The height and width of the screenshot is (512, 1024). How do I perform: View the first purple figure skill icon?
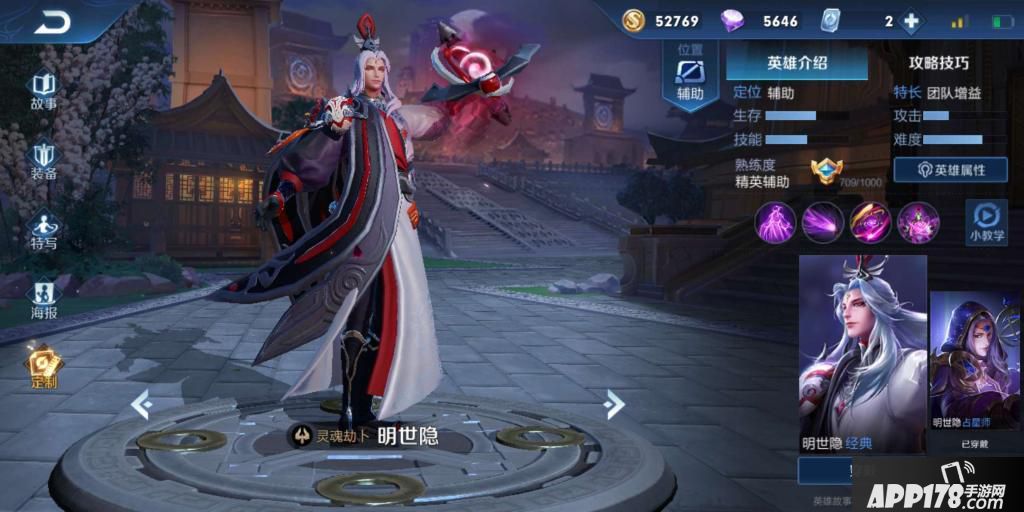(776, 221)
